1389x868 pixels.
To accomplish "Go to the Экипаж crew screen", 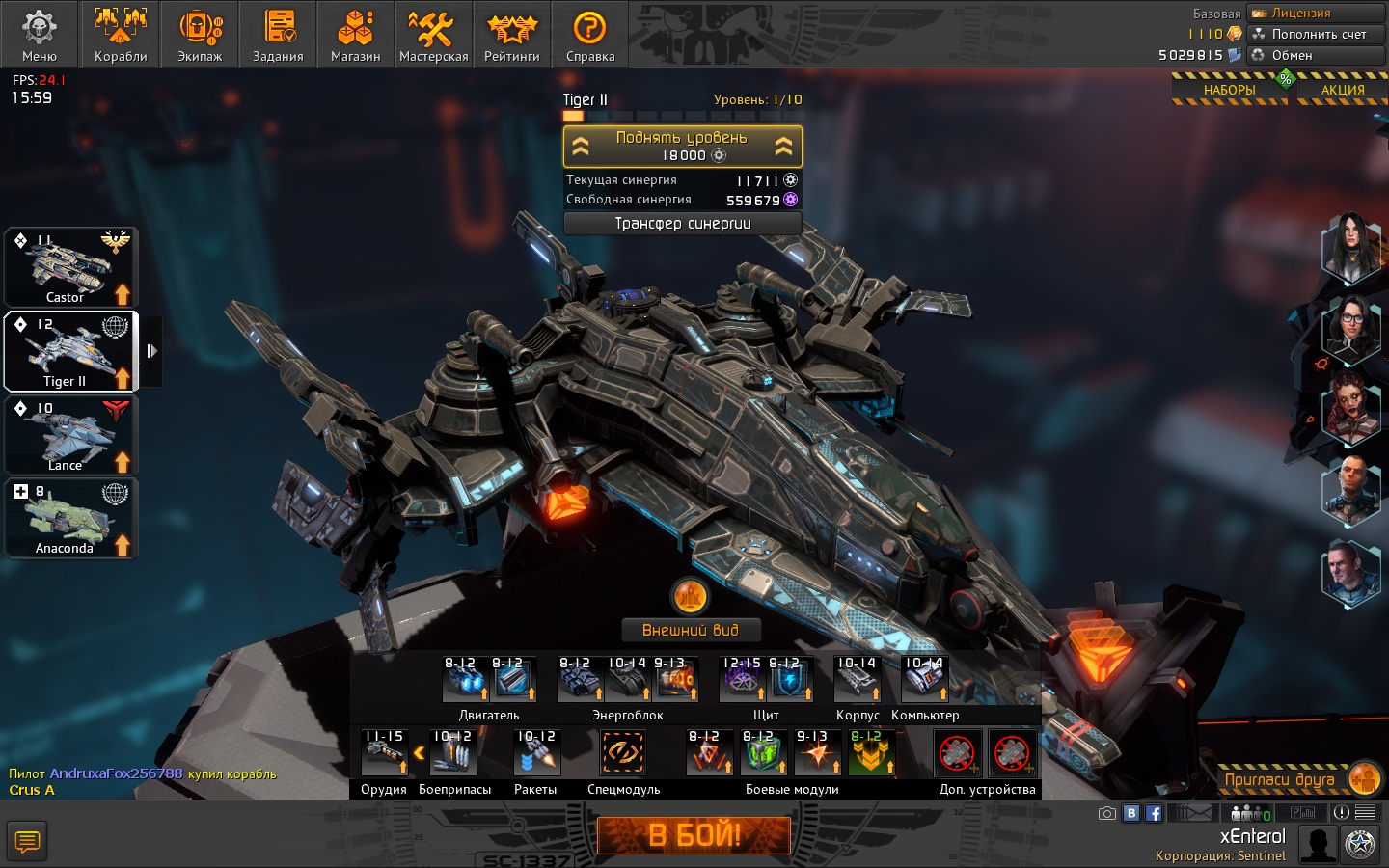I will point(200,35).
